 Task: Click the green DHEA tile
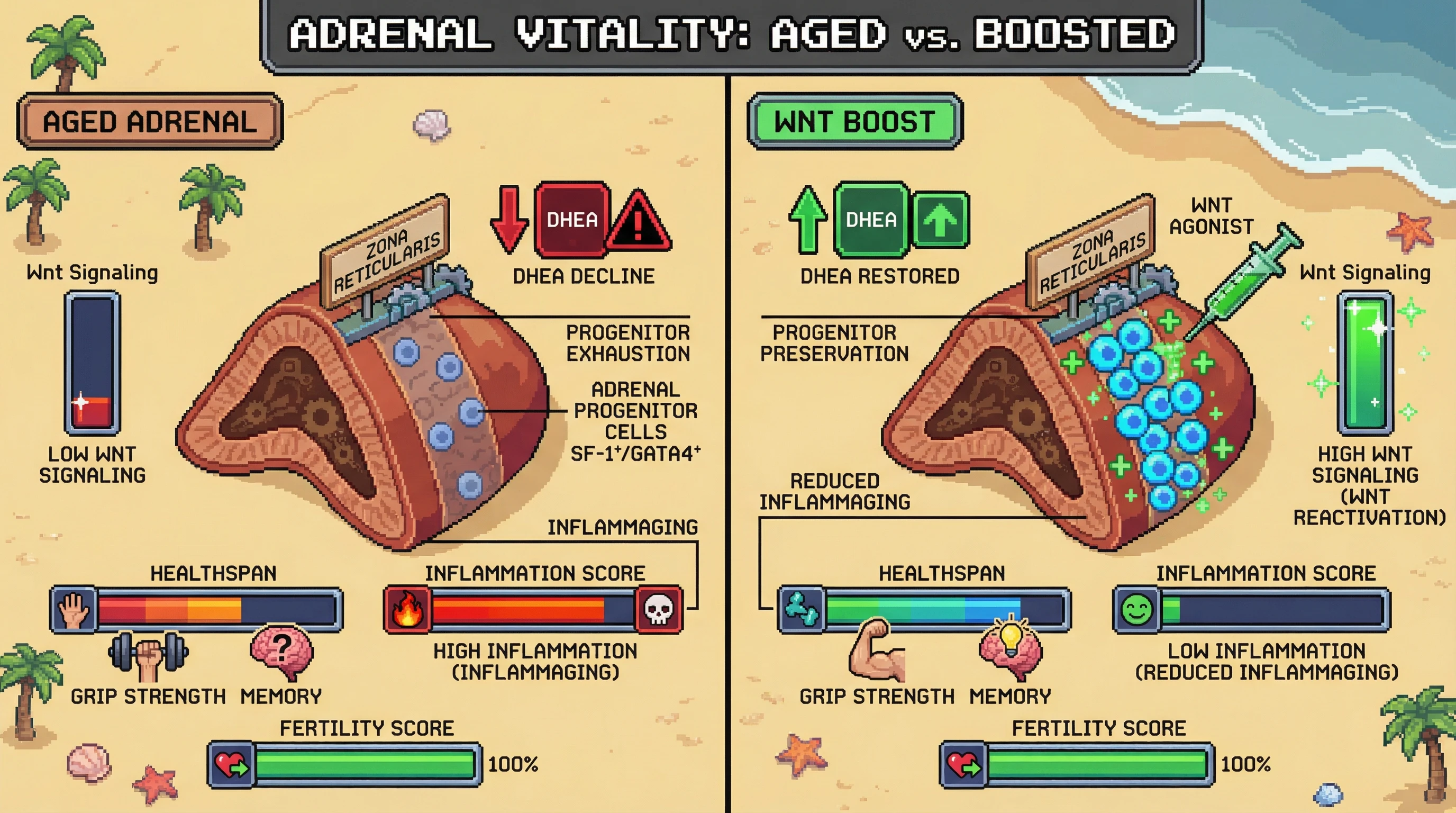[871, 219]
